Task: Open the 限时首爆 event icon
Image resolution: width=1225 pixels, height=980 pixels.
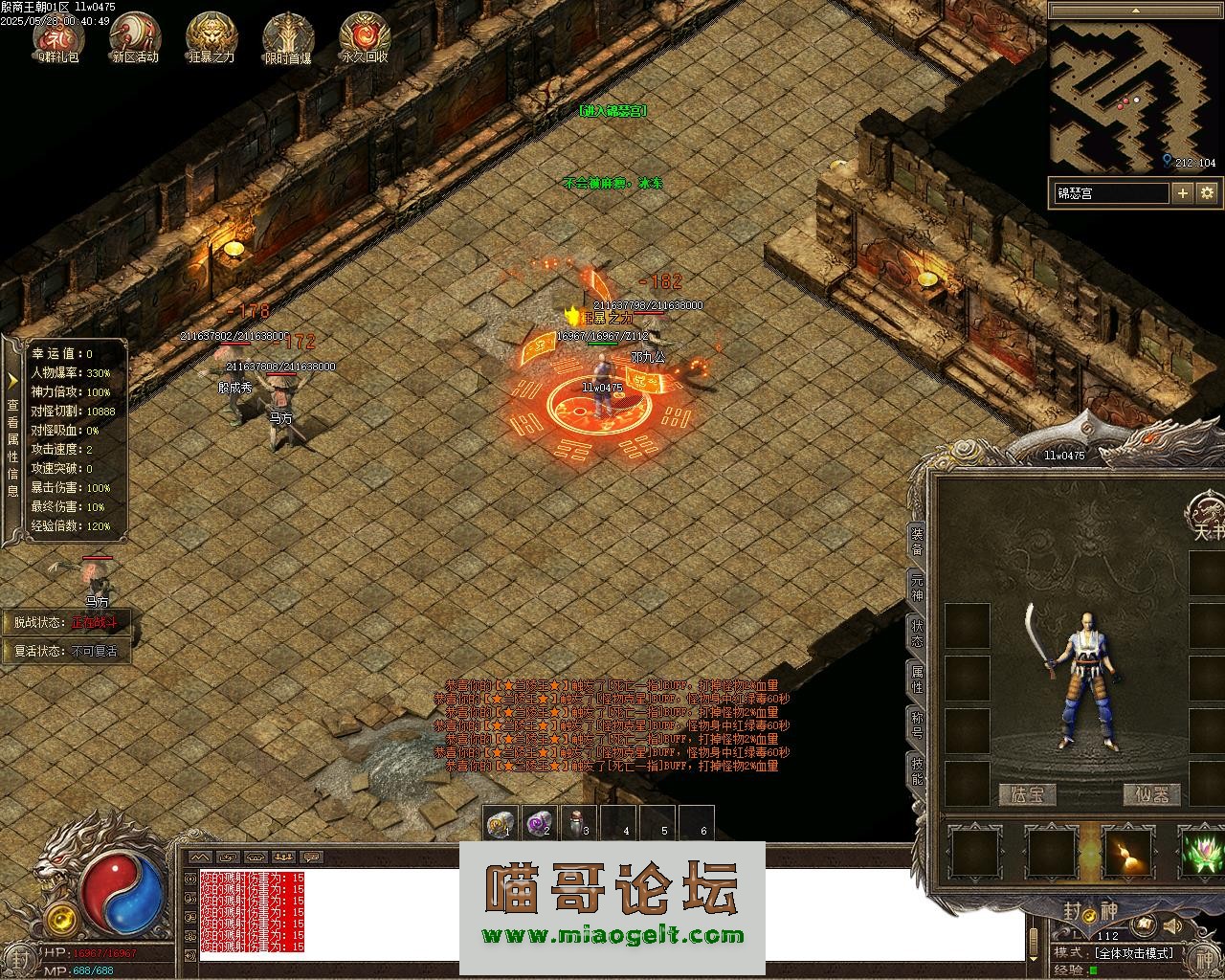Action: (x=288, y=35)
